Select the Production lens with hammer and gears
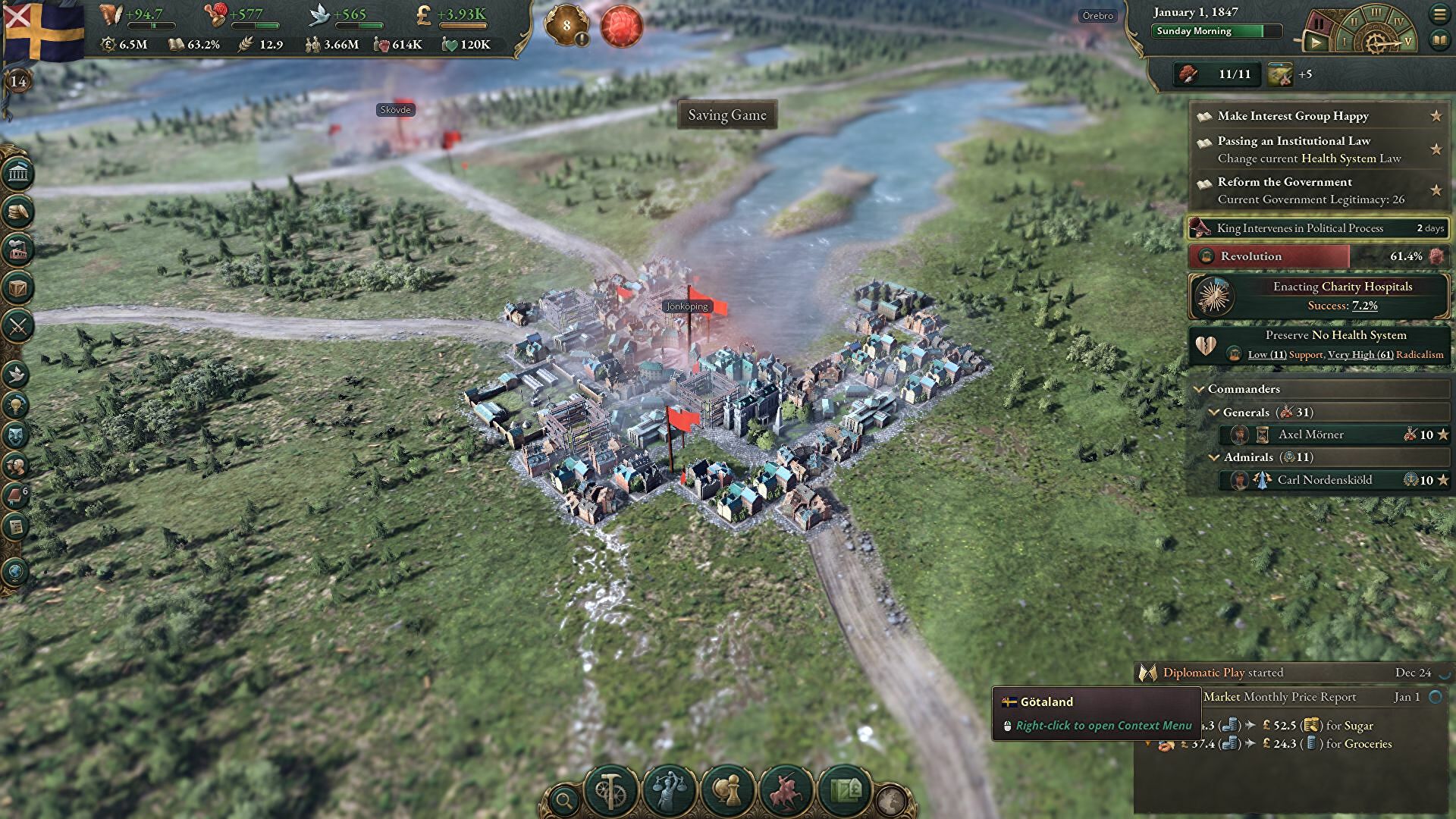 point(610,791)
